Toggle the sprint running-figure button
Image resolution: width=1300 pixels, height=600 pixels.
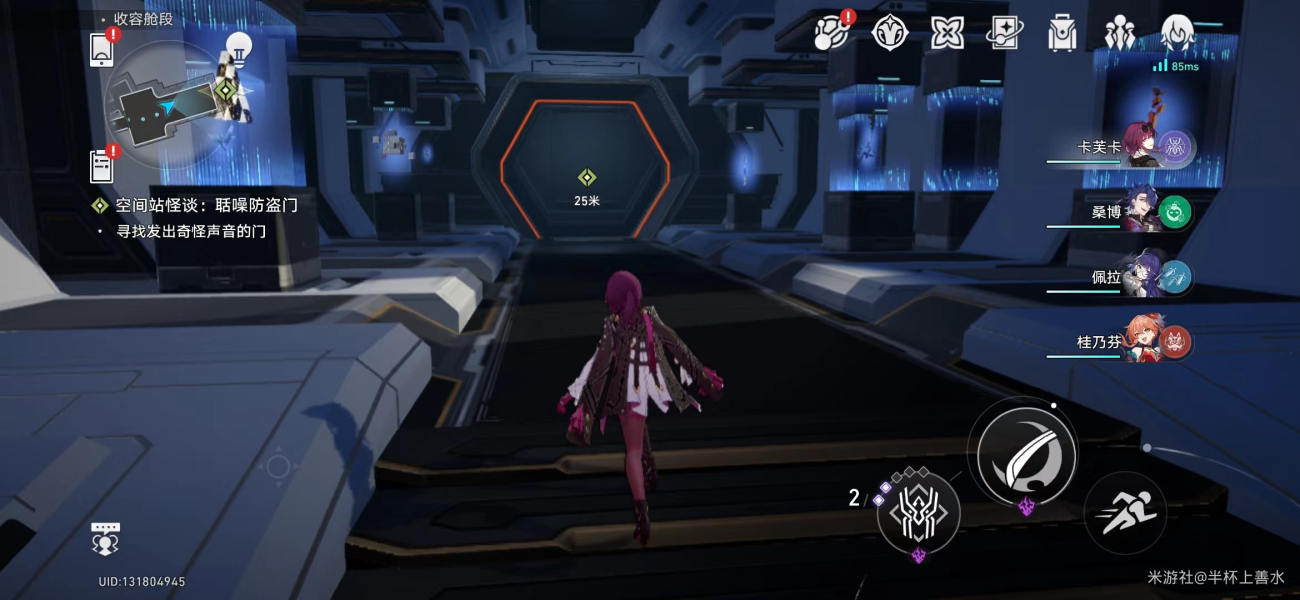coord(1125,513)
